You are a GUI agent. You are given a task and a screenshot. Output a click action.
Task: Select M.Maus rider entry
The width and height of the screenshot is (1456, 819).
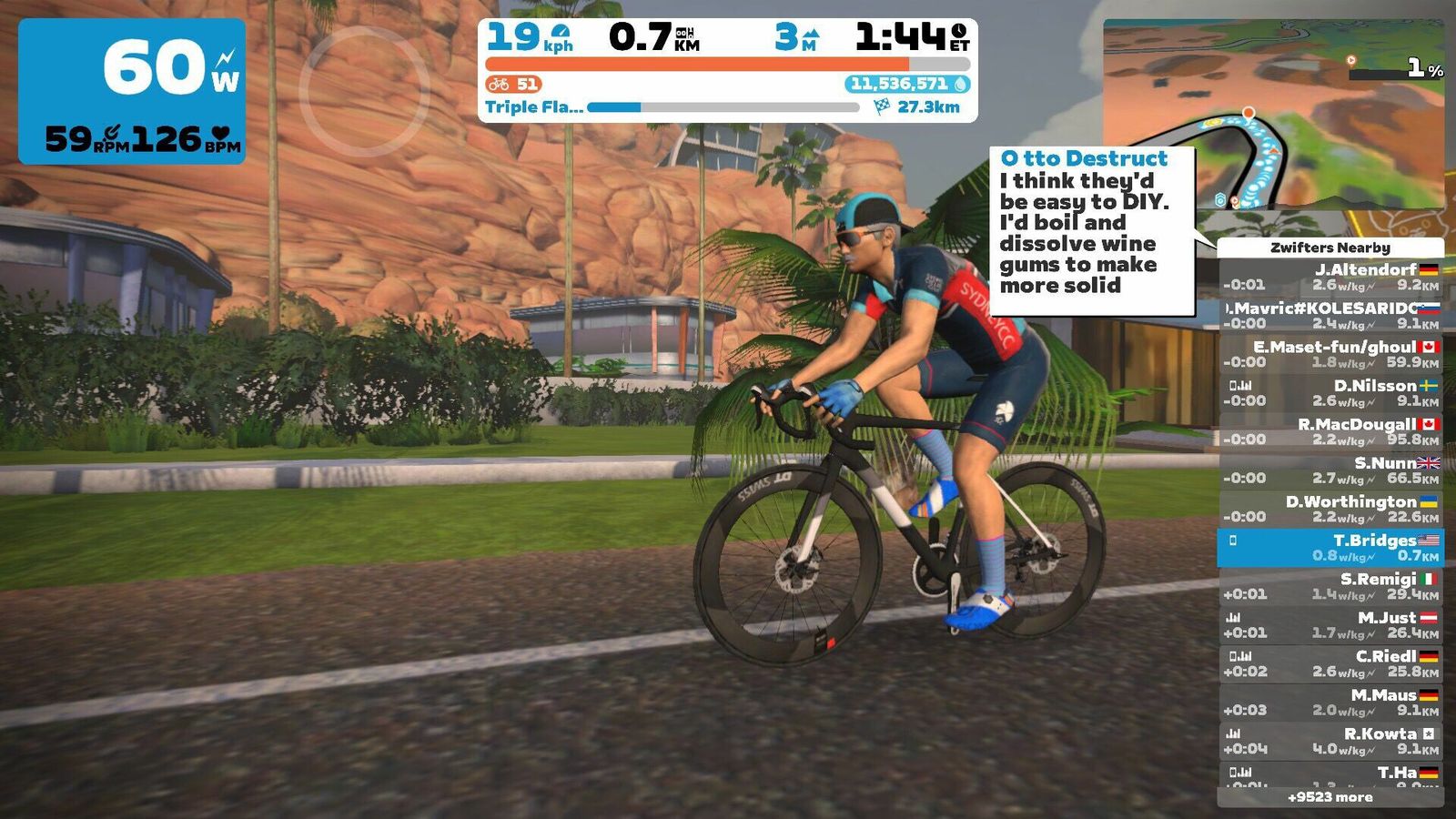pos(1330,703)
